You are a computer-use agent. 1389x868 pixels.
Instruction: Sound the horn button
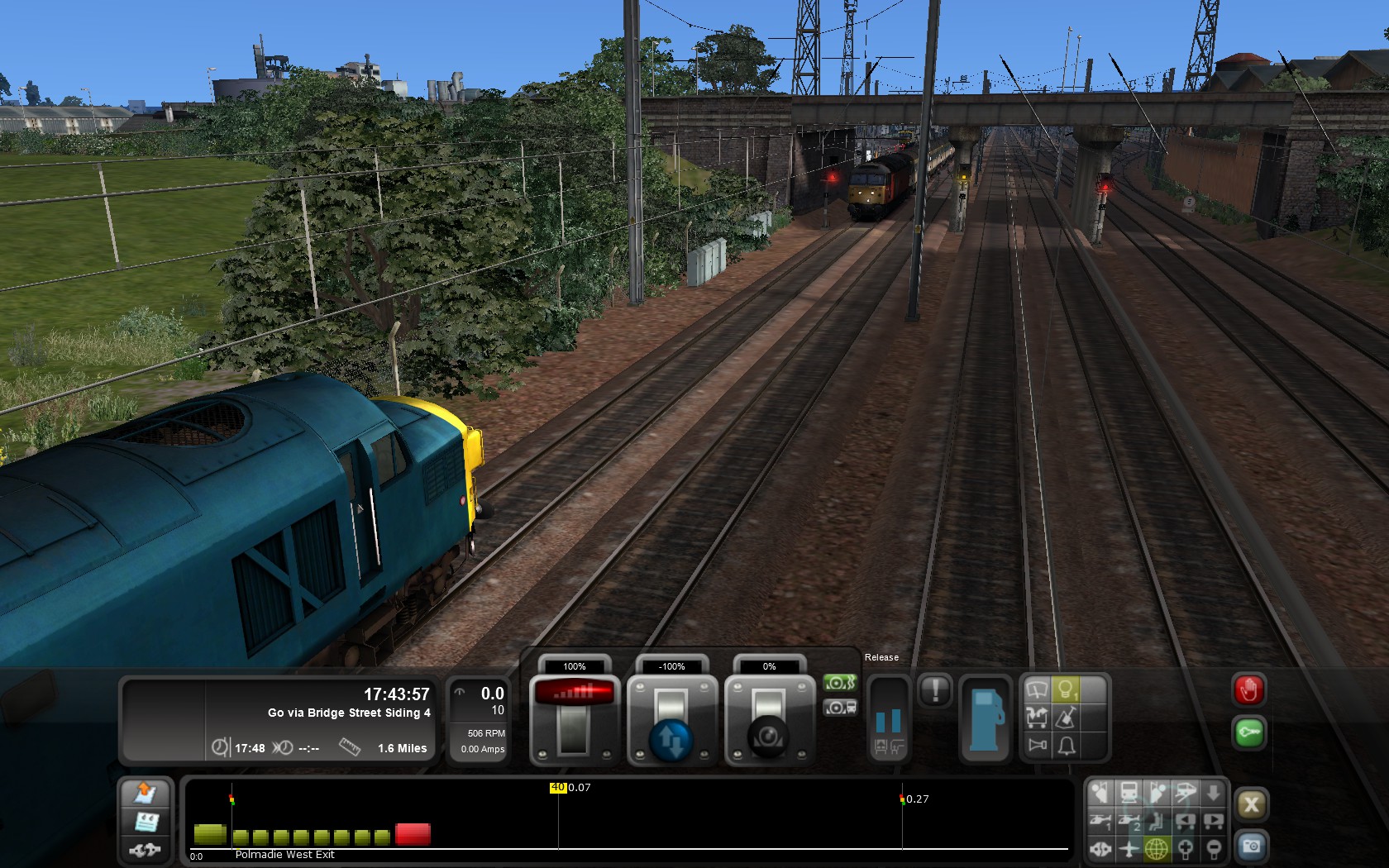1037,746
